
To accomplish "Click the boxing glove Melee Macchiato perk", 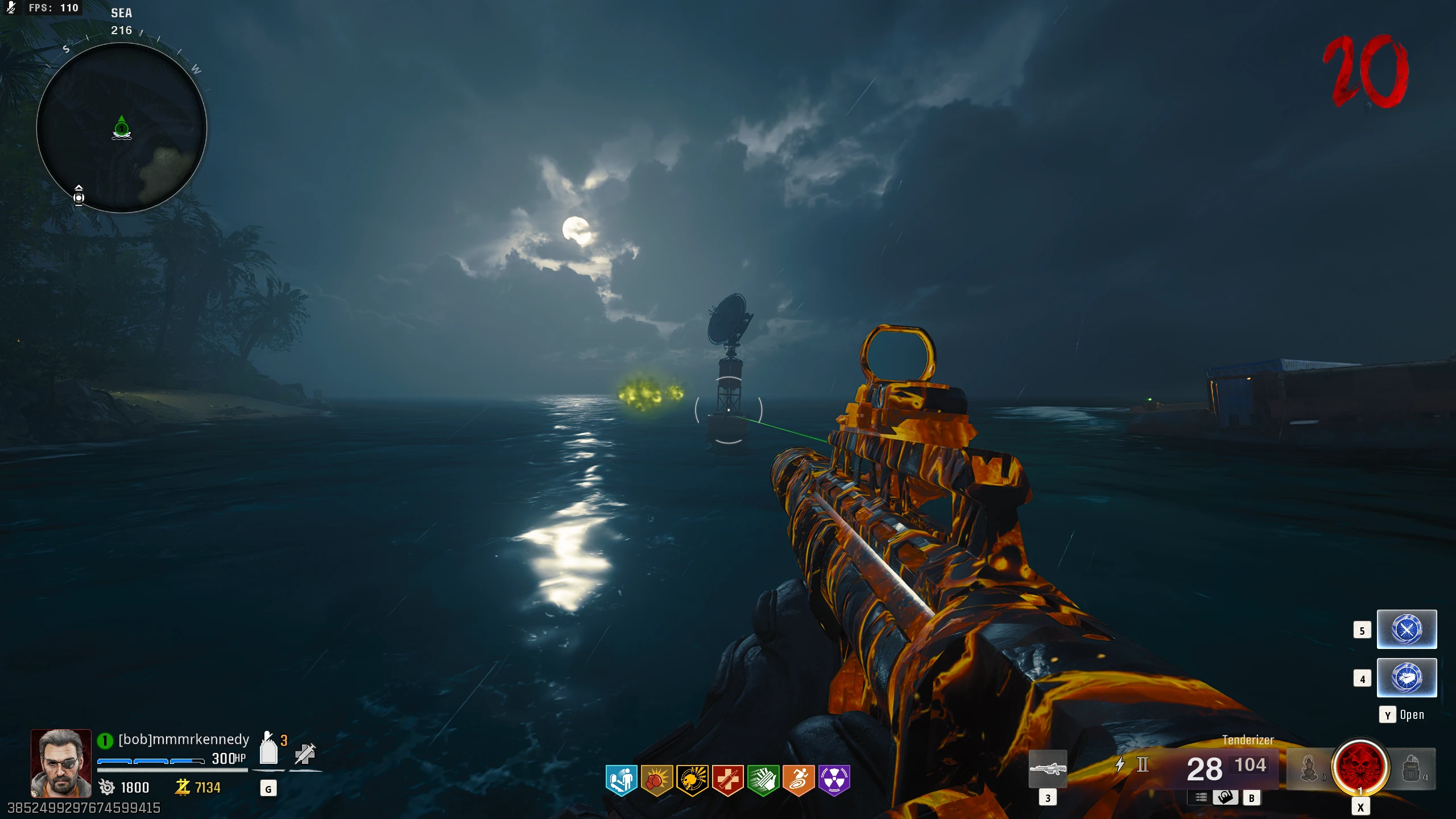I will 656,779.
